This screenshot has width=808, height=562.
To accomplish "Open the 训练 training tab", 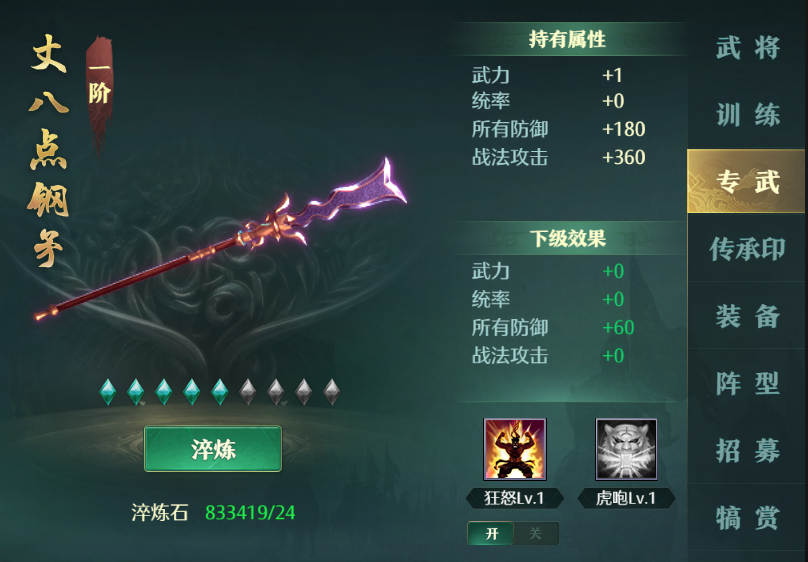I will click(x=747, y=114).
